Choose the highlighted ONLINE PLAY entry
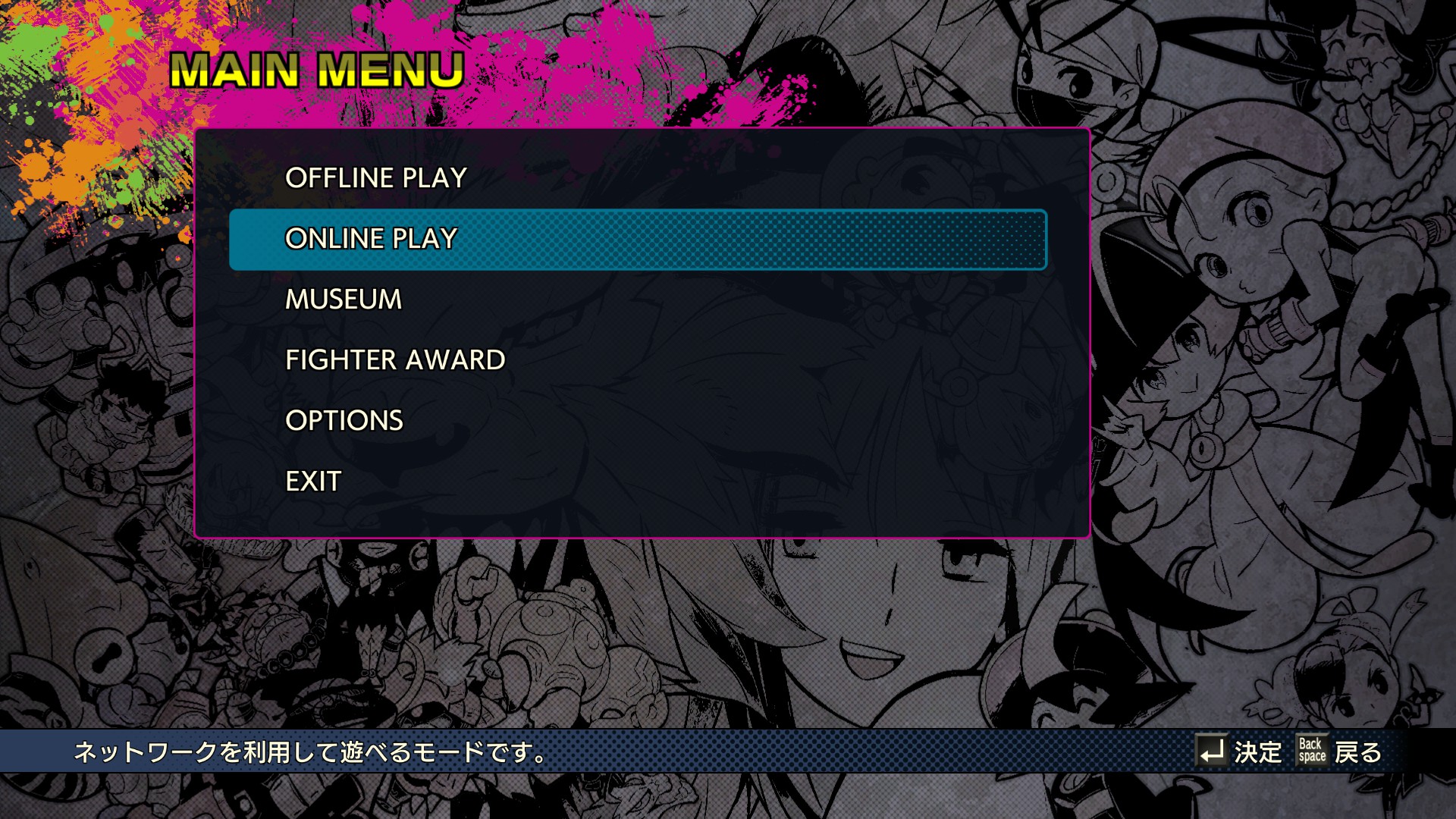 [371, 239]
